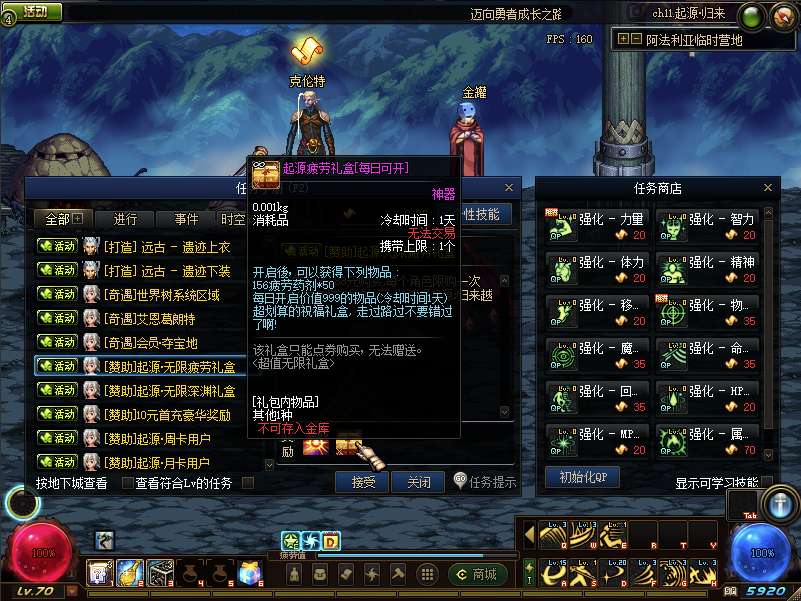Image resolution: width=801 pixels, height=601 pixels.
Task: Close the quest window with 关闭 button
Action: point(417,482)
